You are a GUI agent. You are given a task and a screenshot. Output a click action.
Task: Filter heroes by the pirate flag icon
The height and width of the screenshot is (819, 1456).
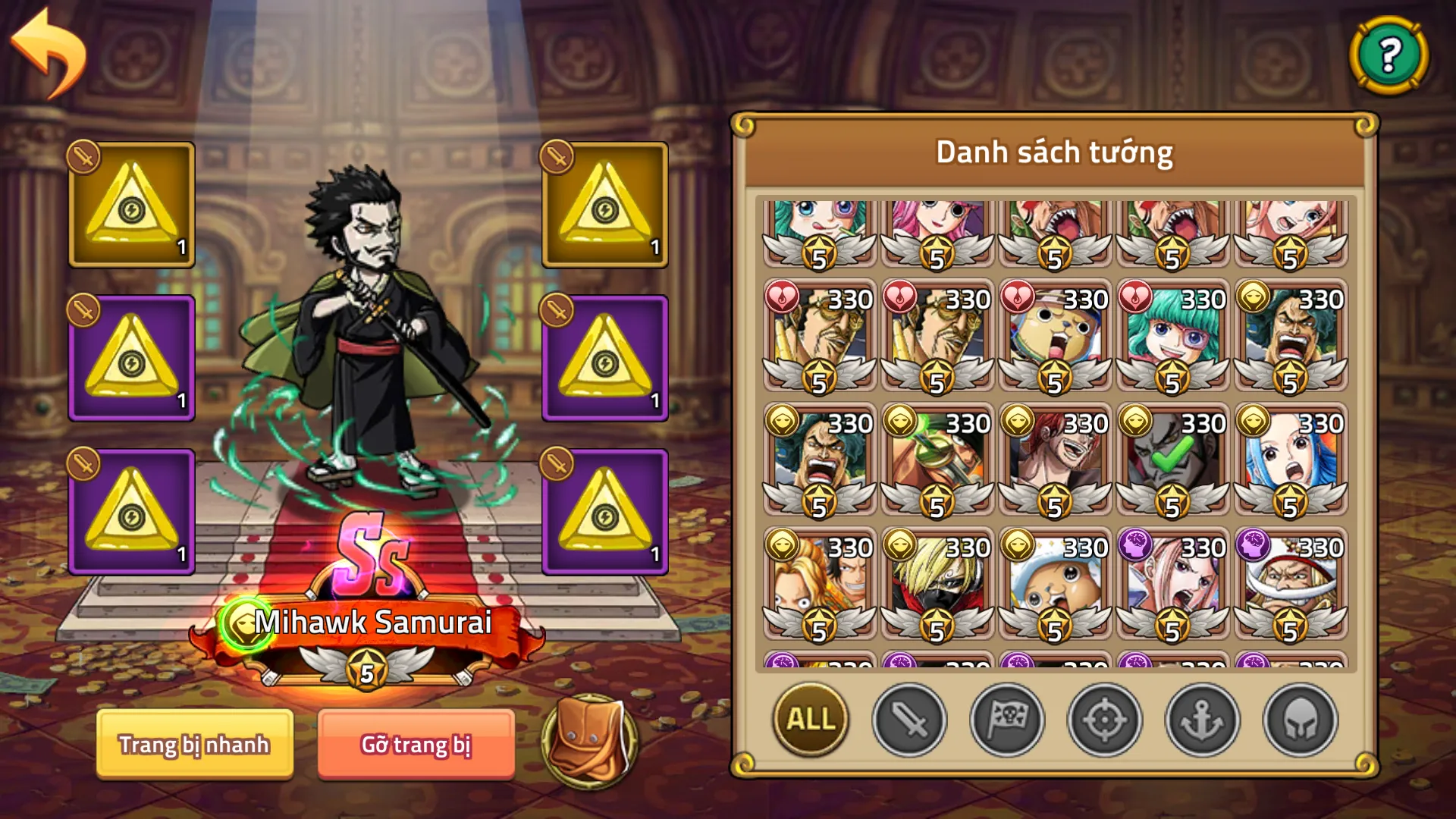click(x=1007, y=721)
